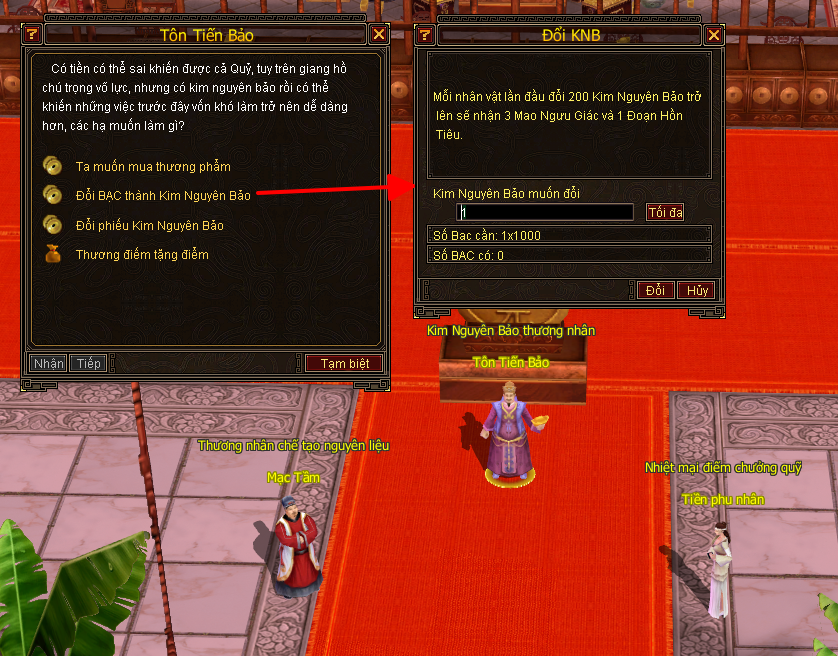Open help for Tôn Tiến Bảo window
Image resolution: width=838 pixels, height=656 pixels.
click(34, 35)
